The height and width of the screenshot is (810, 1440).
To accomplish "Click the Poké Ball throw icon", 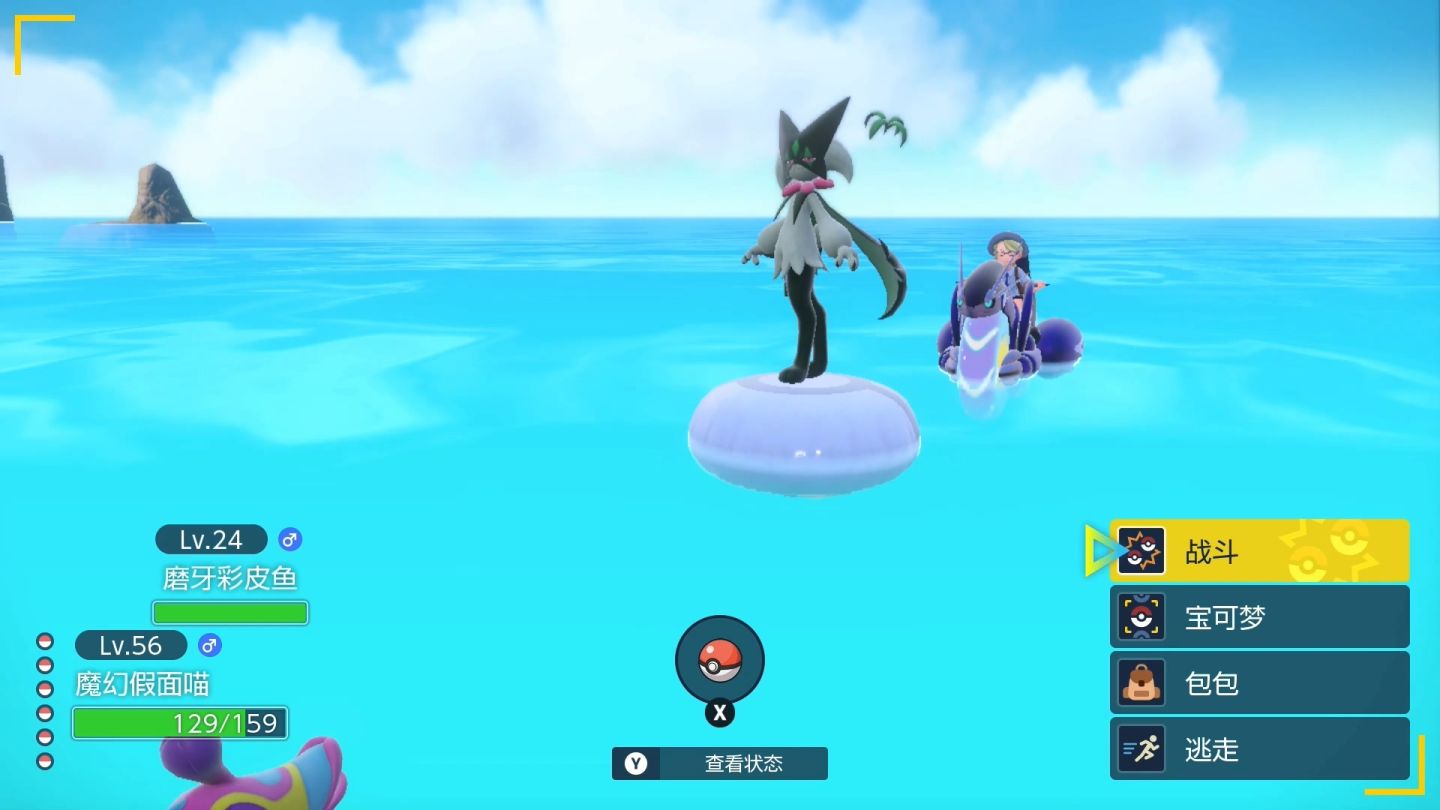I will (x=719, y=660).
